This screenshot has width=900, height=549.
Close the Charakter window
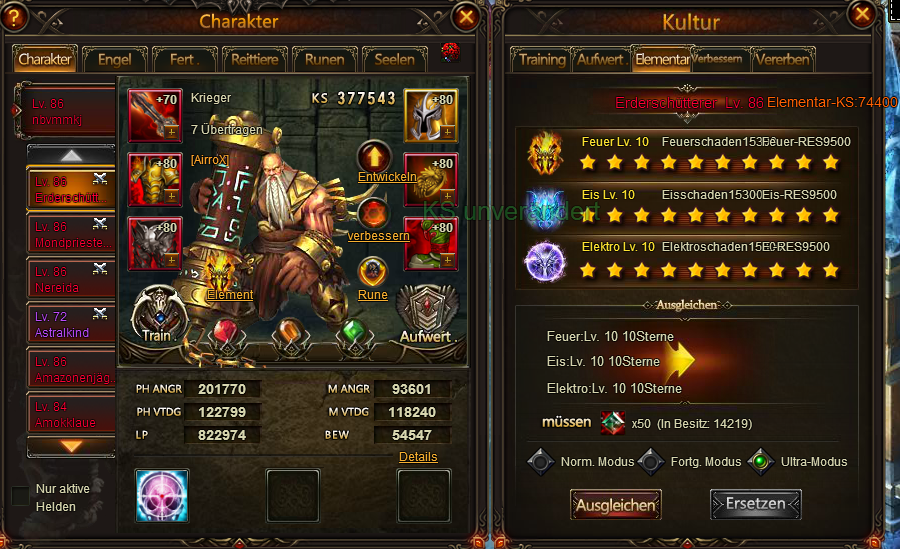point(466,17)
